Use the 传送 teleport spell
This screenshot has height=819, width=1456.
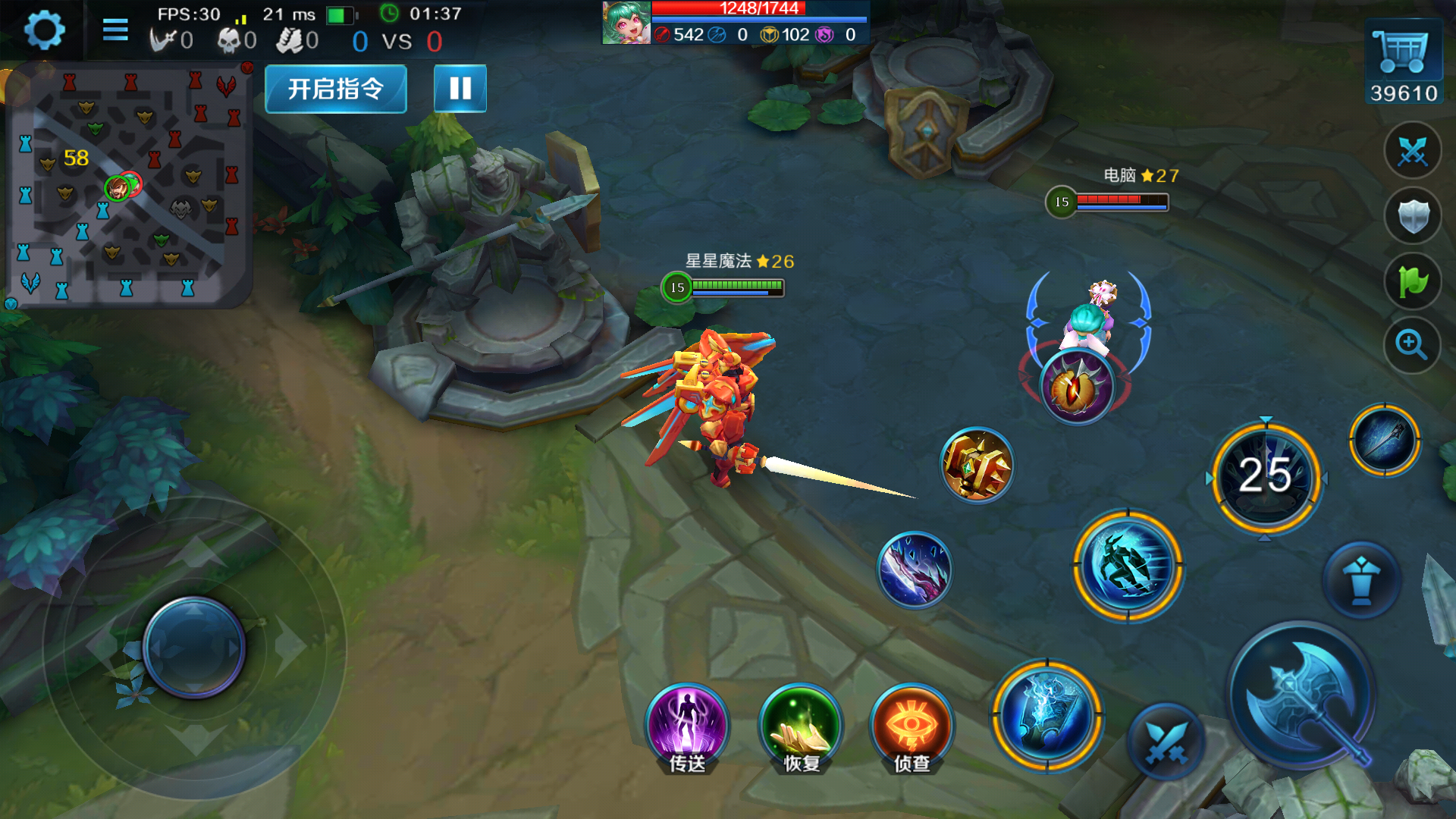[x=687, y=726]
